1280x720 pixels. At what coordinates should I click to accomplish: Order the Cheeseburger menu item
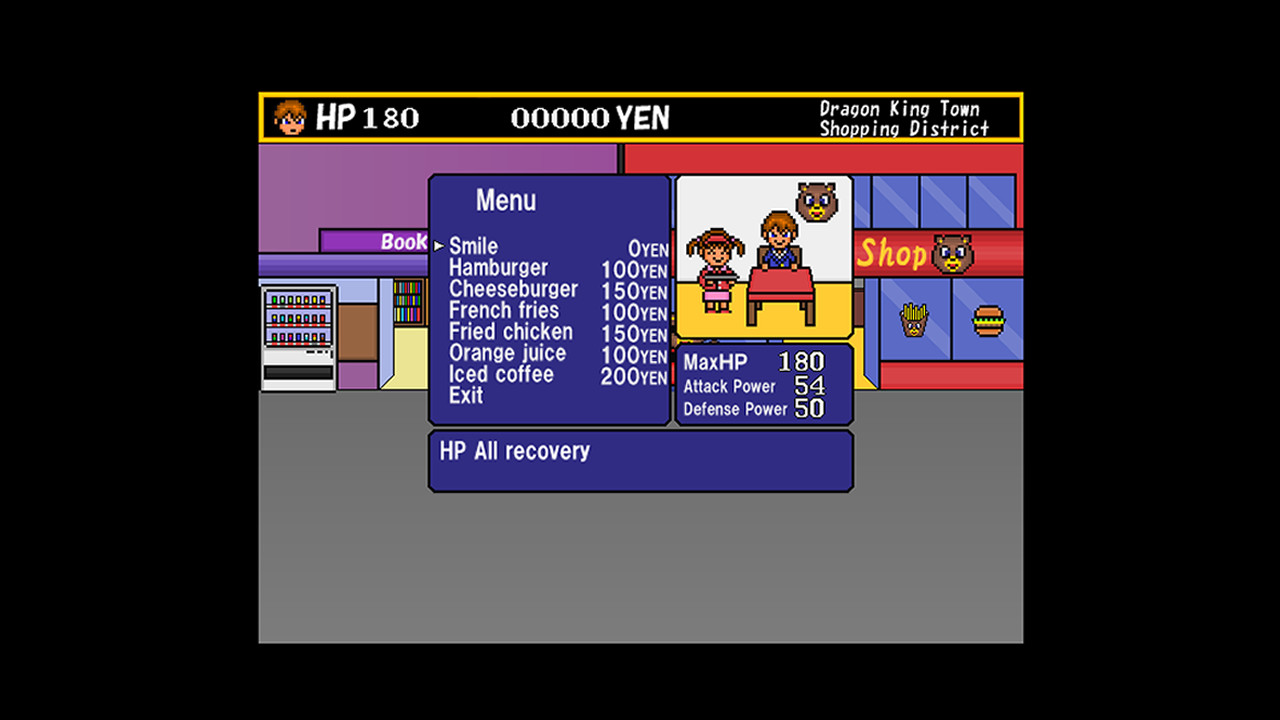point(516,289)
